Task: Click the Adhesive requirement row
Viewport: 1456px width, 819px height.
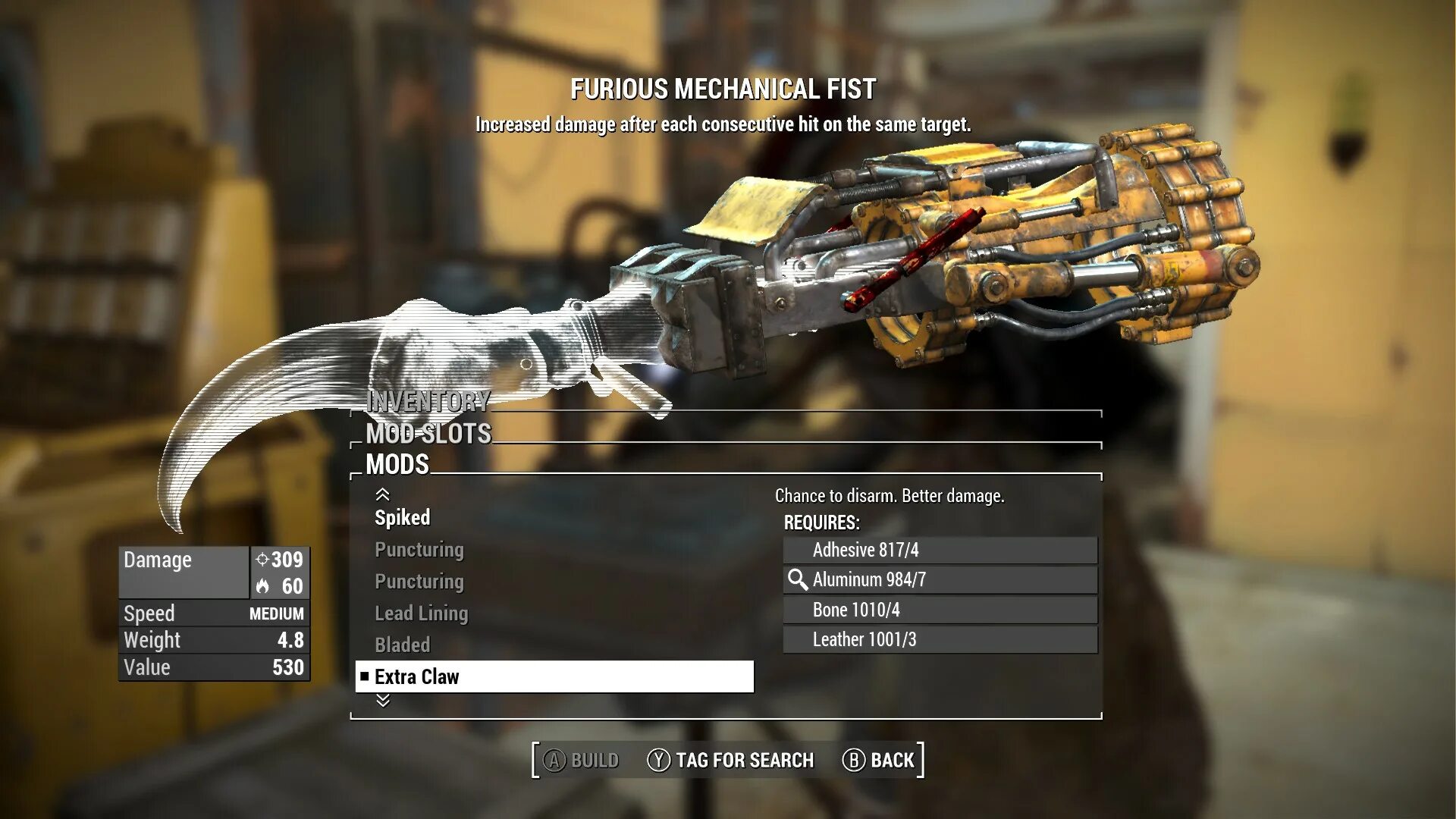Action: (940, 550)
